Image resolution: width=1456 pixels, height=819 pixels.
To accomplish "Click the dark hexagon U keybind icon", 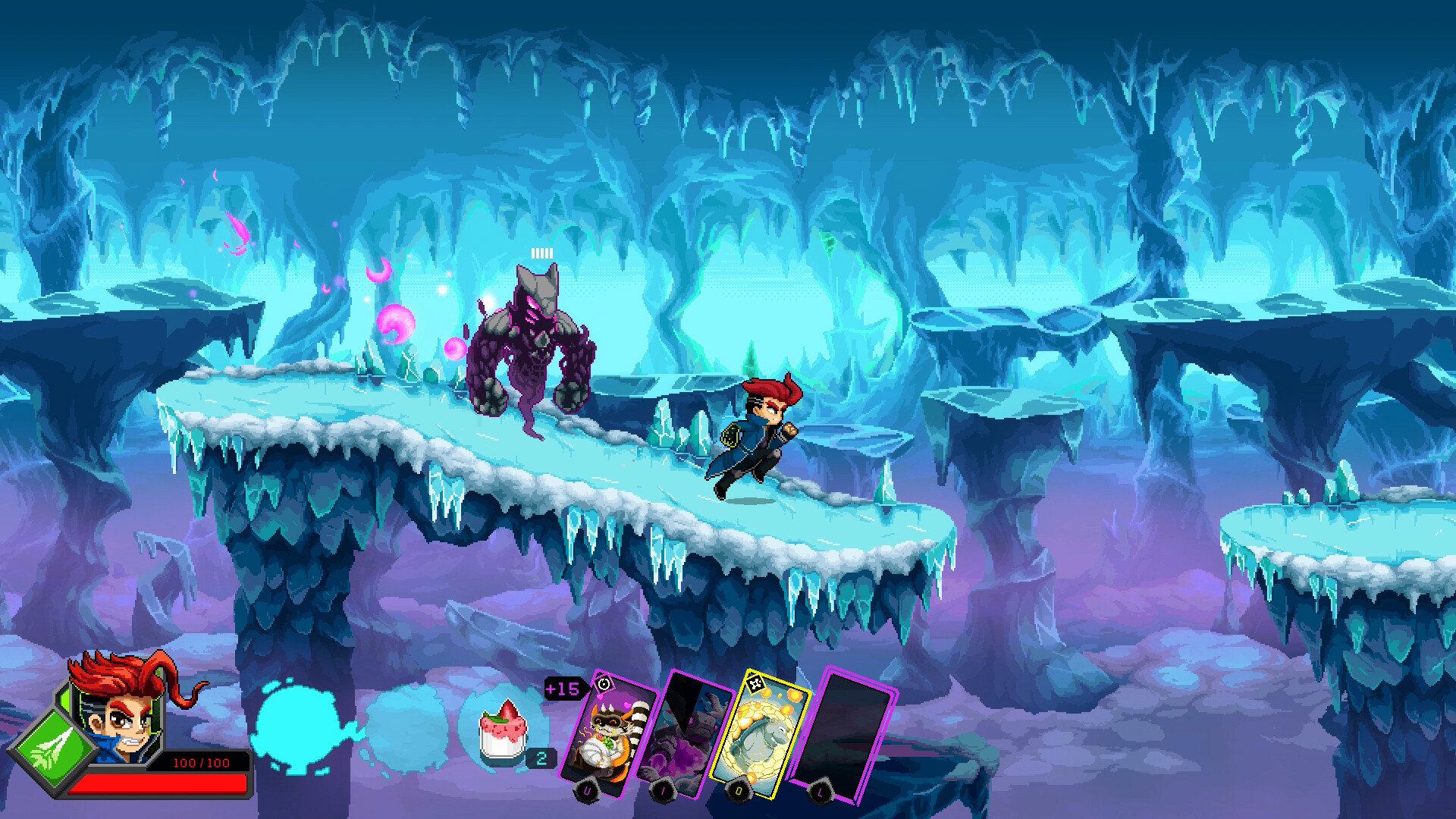I will point(588,790).
